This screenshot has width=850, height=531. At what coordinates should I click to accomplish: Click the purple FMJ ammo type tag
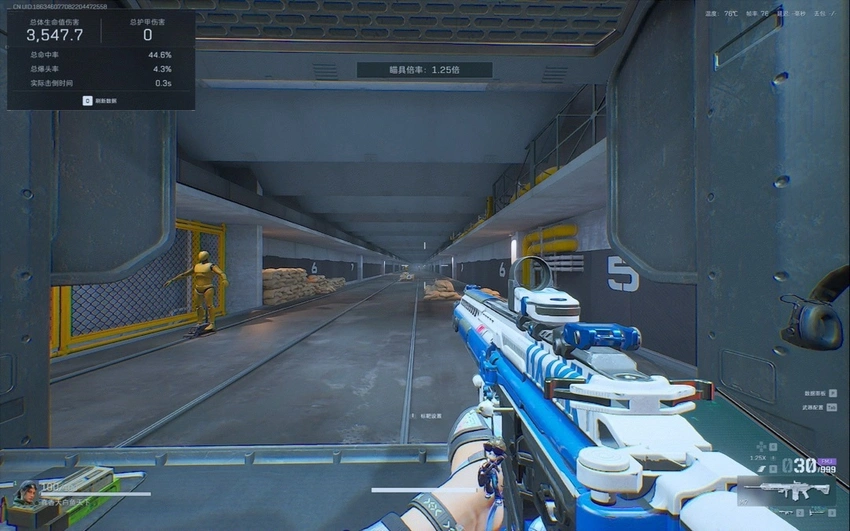point(826,462)
